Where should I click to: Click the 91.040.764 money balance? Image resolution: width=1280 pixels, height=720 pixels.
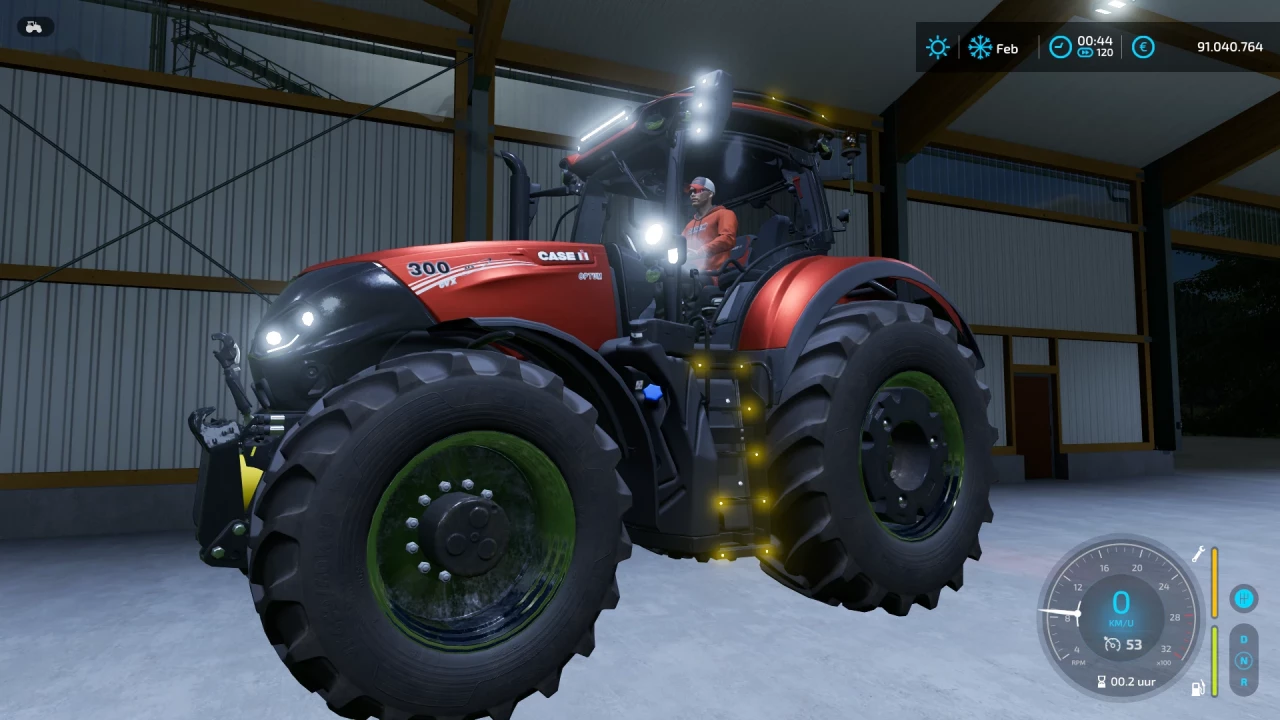click(1230, 47)
